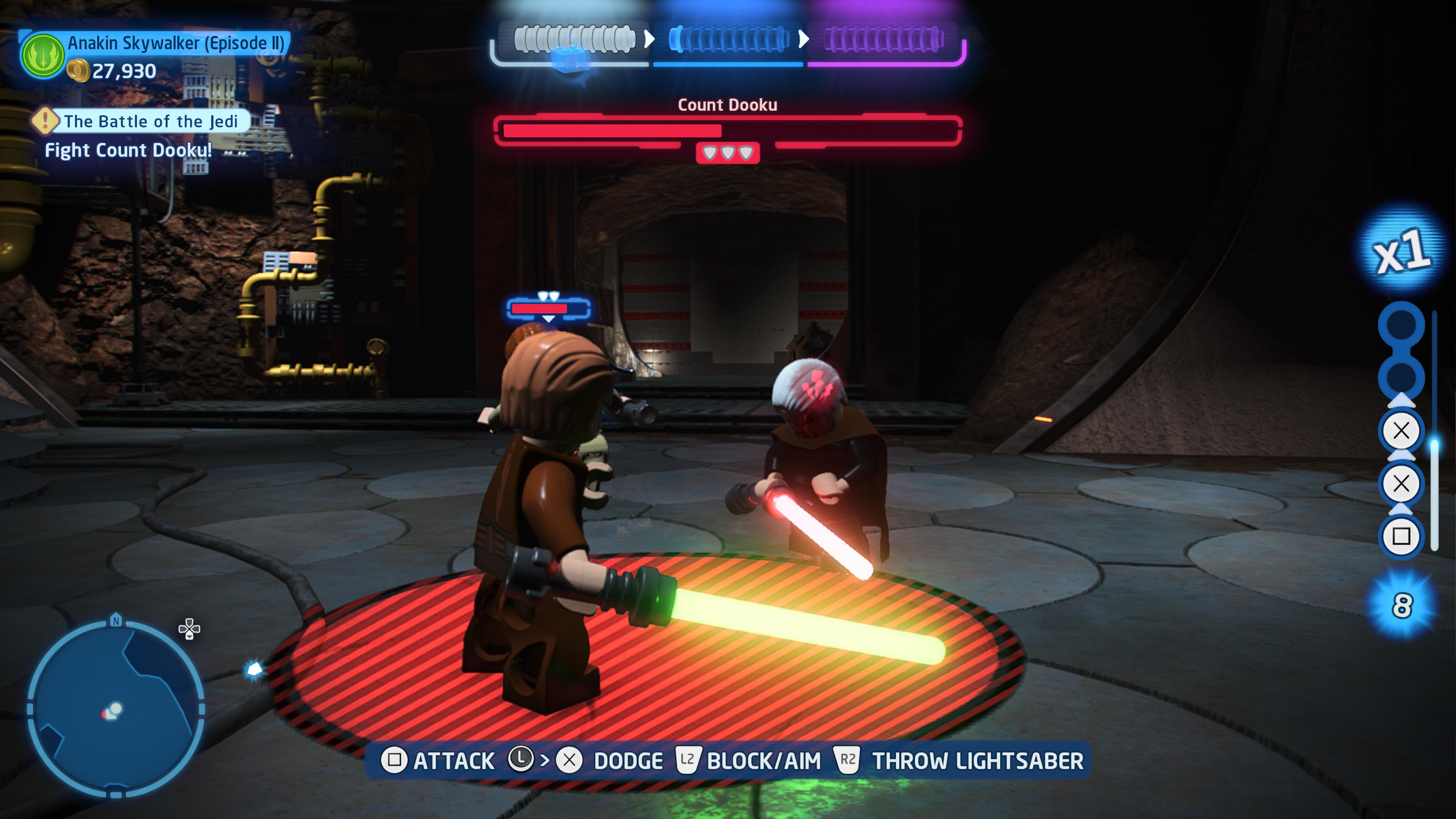This screenshot has height=819, width=1456.
Task: Click the blue kyber brick progress segment
Action: [728, 39]
